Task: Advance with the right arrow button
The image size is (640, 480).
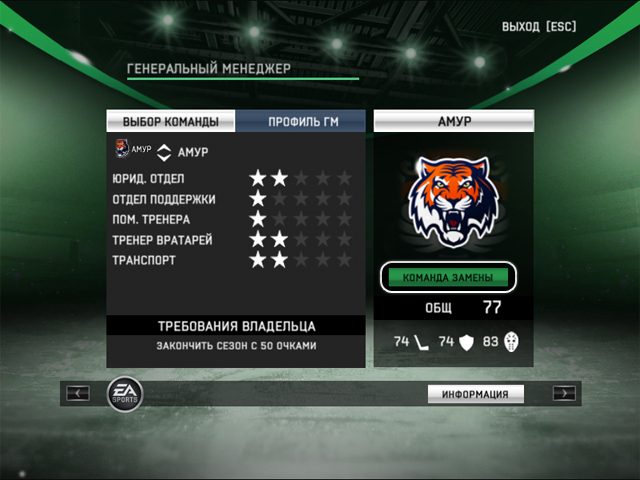Action: (x=564, y=393)
